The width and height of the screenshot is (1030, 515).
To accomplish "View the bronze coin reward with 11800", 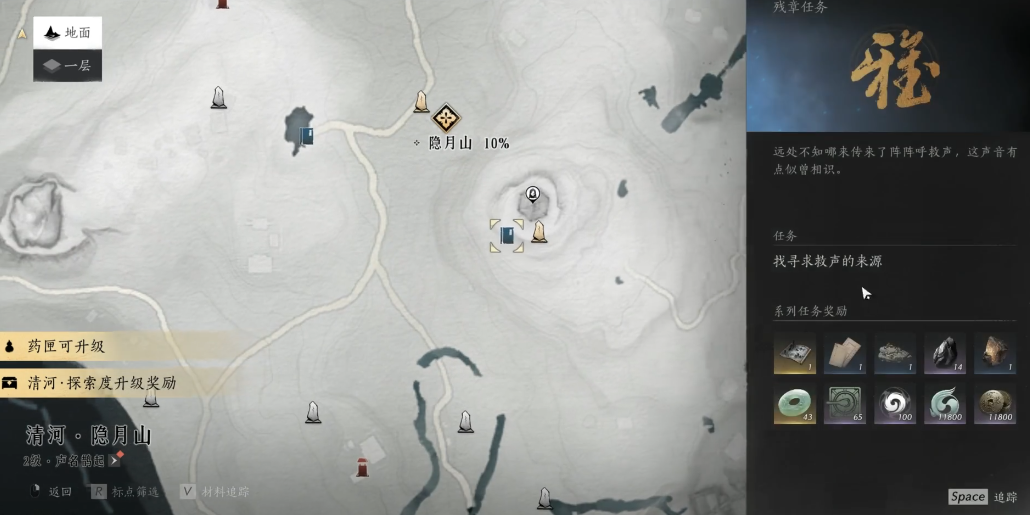I will (995, 403).
